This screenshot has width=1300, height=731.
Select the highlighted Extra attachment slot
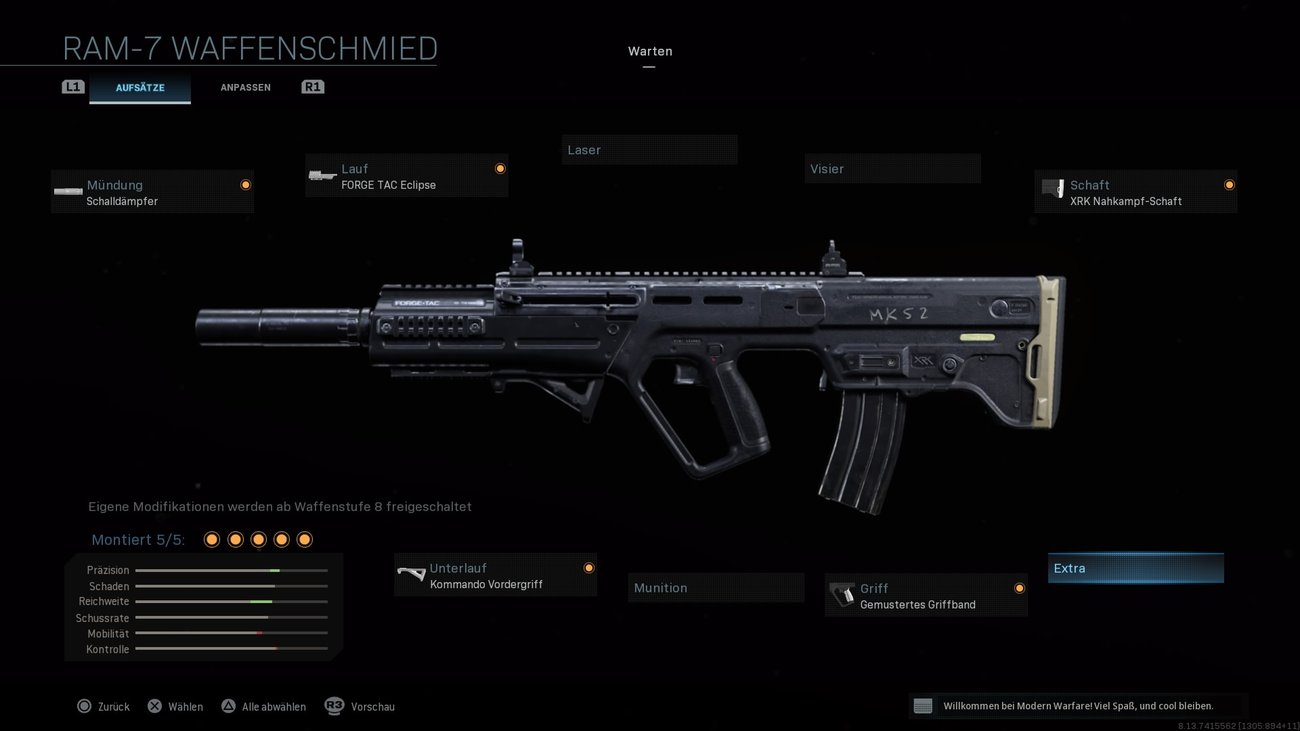[1135, 567]
